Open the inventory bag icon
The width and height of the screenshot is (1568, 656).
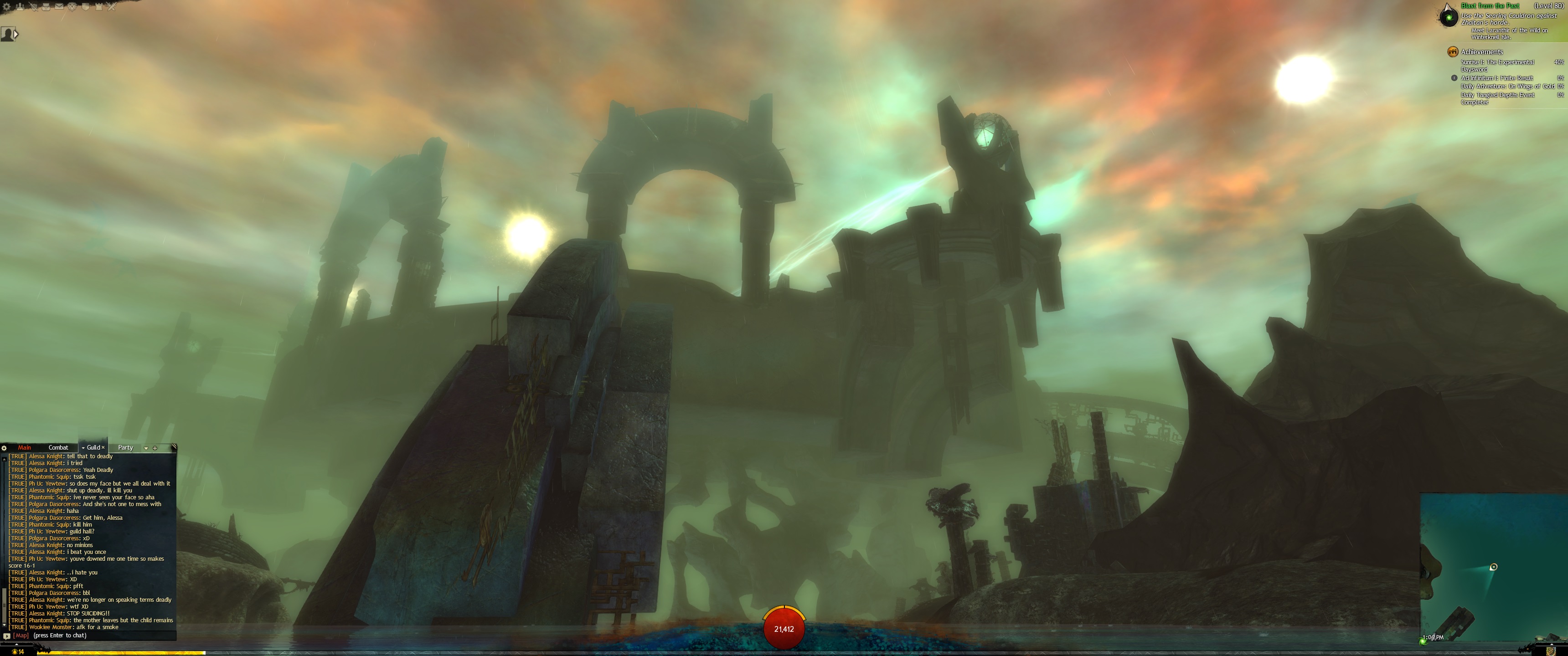coord(46,7)
